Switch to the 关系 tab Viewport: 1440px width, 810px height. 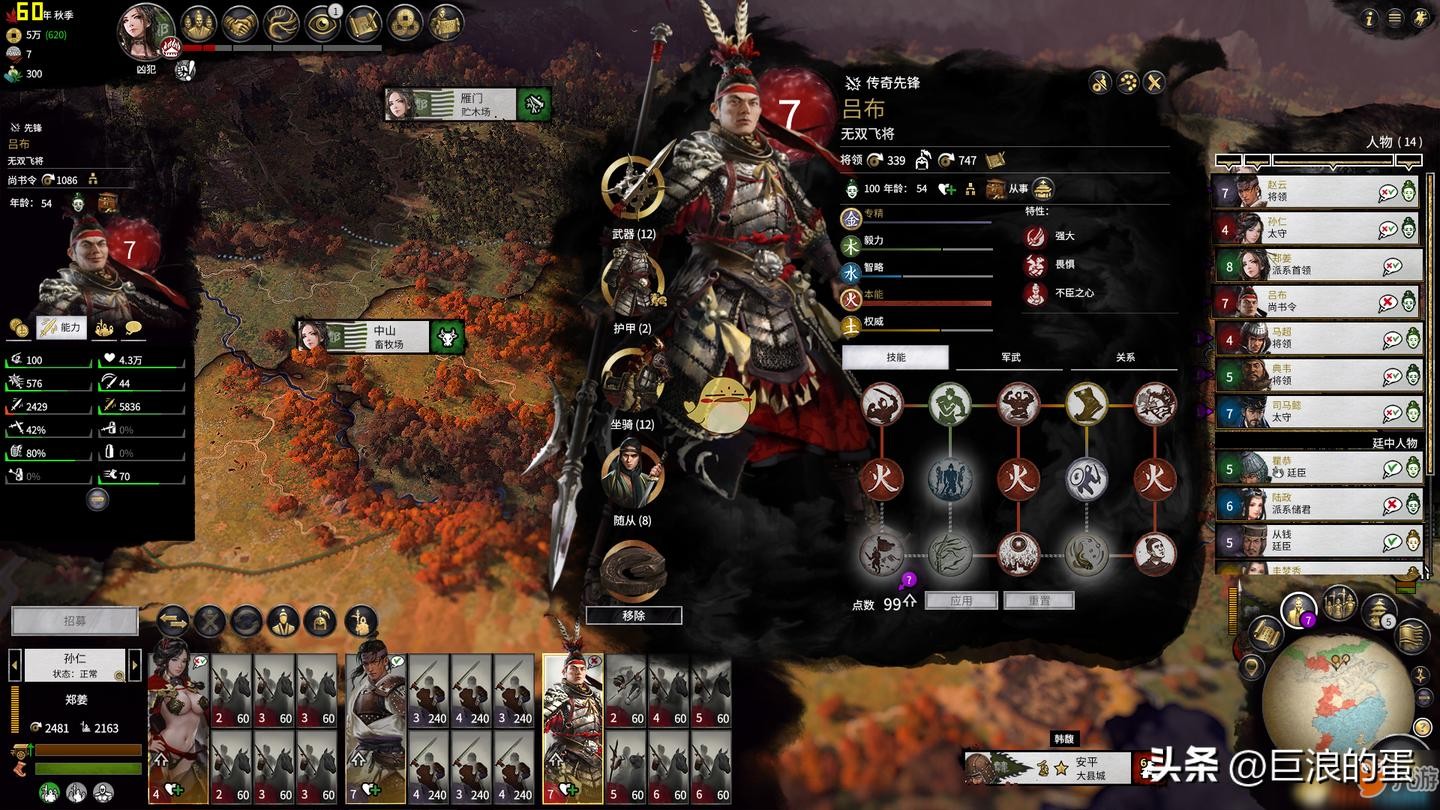(x=1125, y=358)
